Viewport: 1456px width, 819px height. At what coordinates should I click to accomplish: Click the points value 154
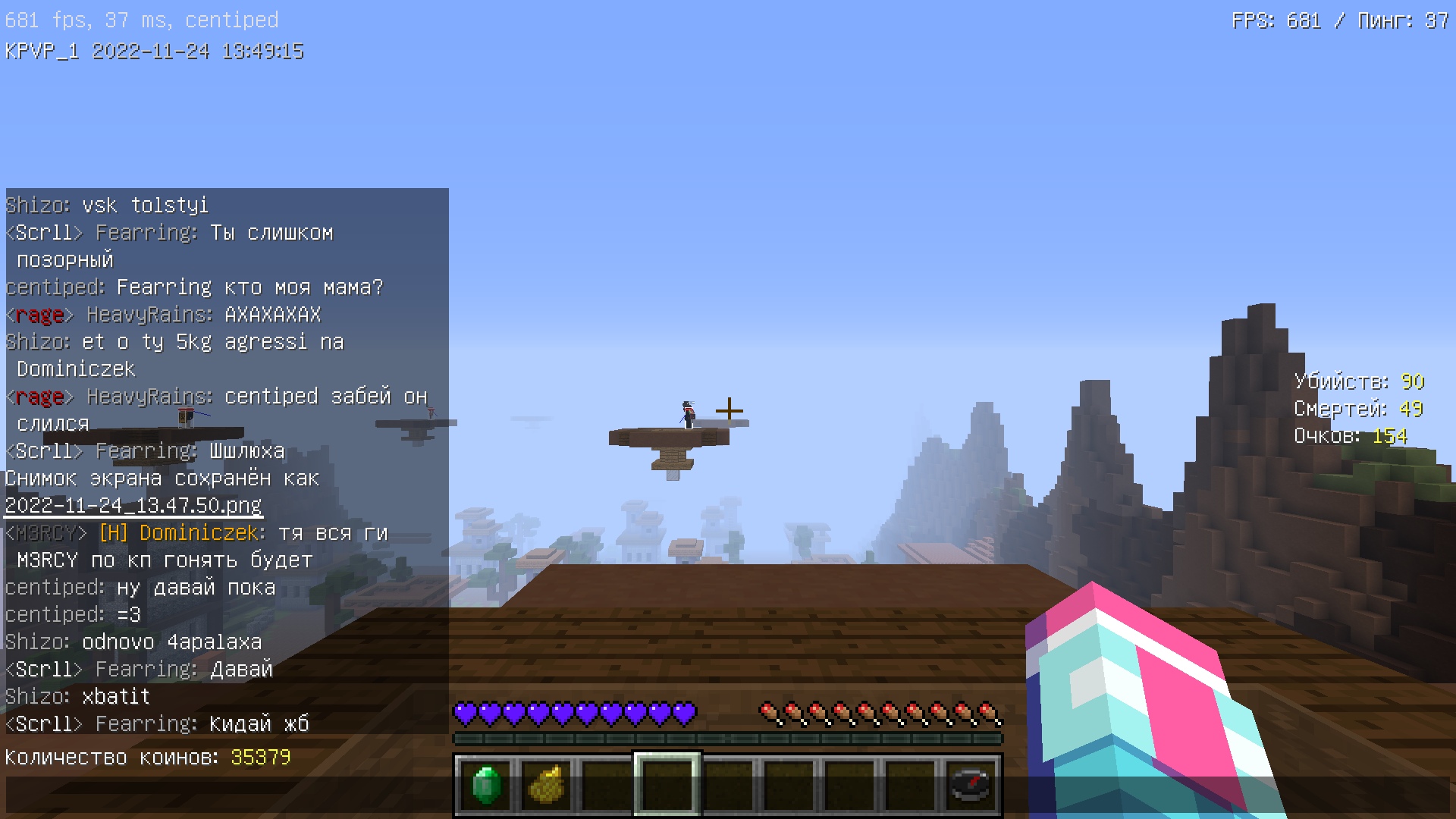(1392, 436)
